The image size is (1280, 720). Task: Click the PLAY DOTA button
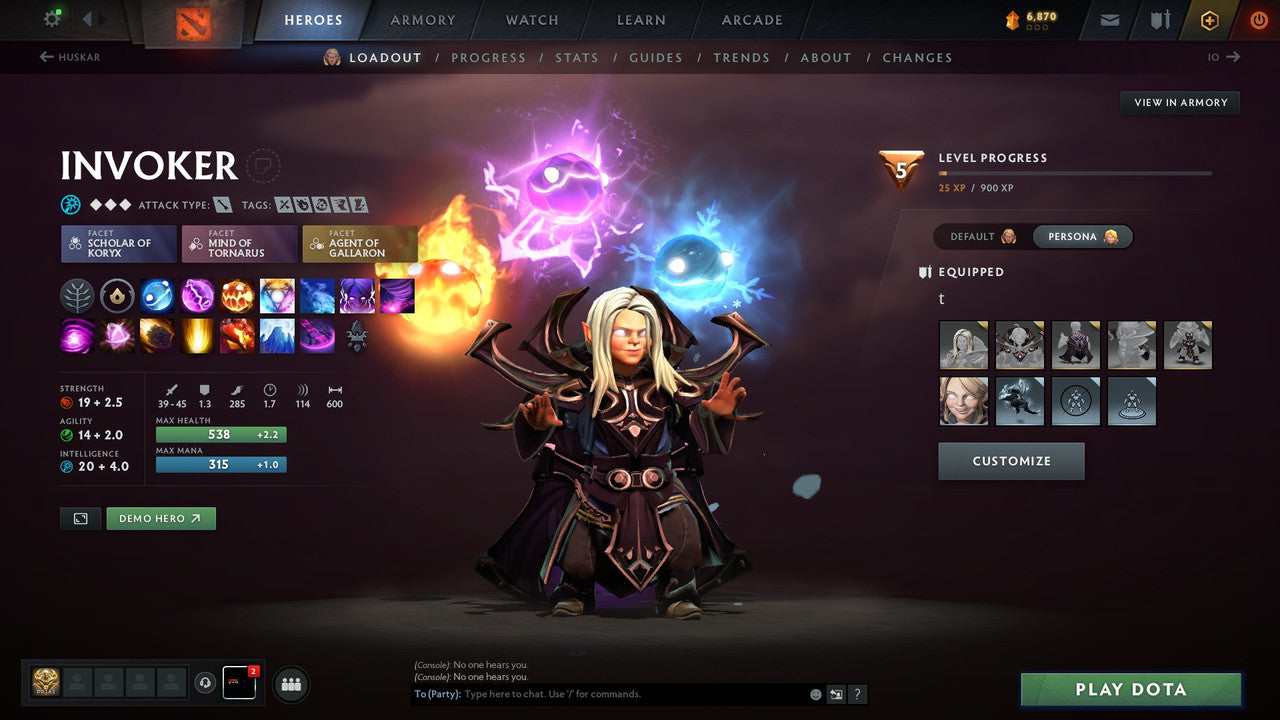click(x=1131, y=689)
